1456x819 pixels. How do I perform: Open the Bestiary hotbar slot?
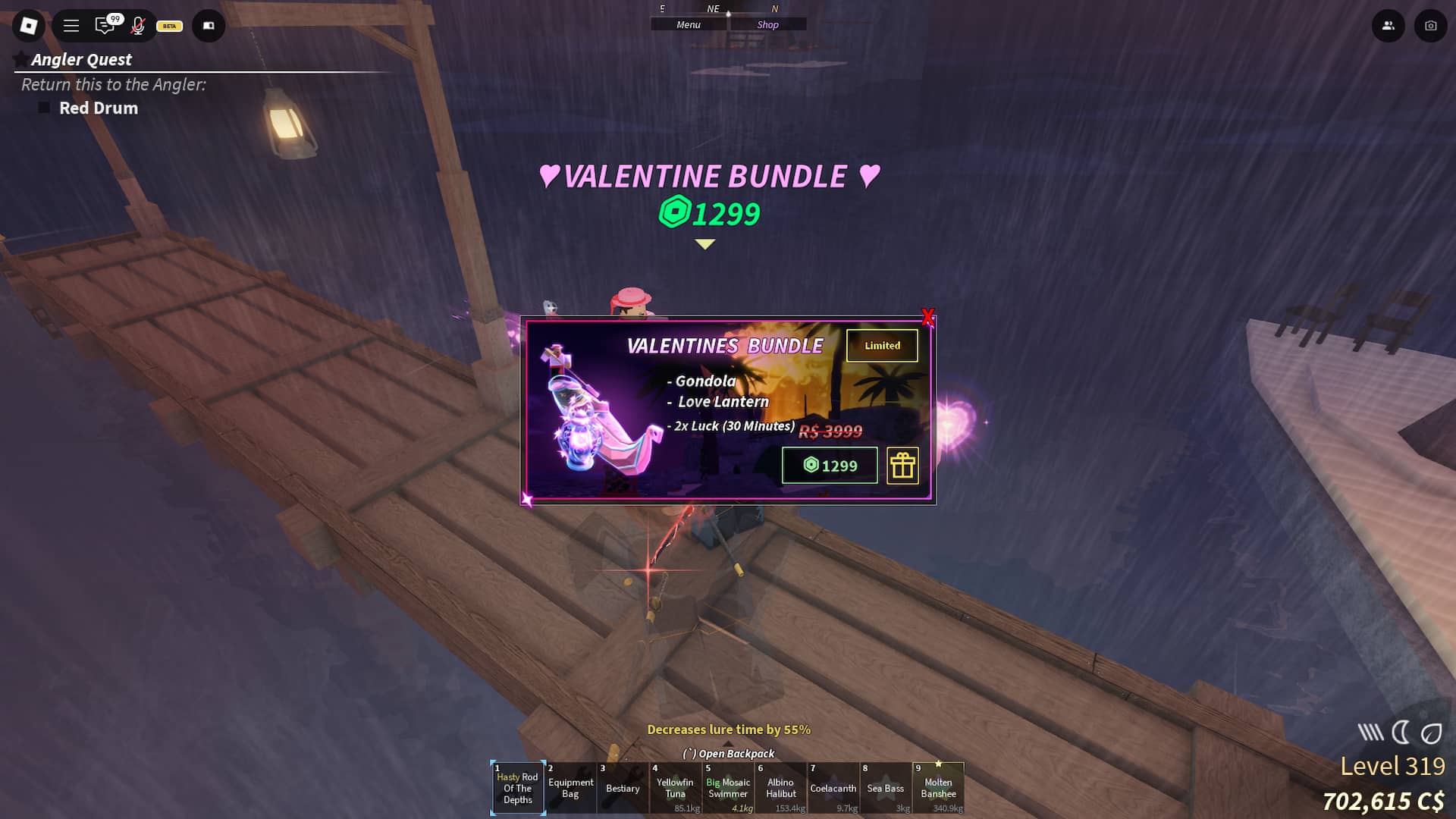click(x=623, y=788)
